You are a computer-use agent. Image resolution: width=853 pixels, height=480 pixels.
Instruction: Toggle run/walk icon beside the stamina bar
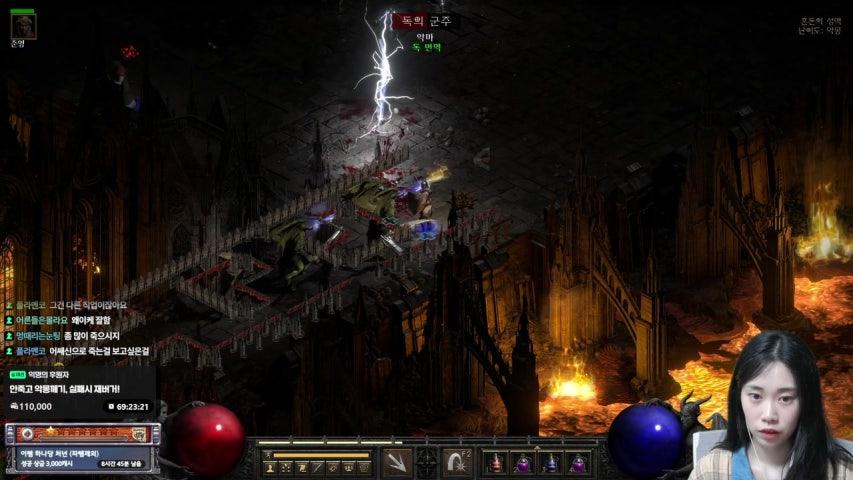click(268, 455)
